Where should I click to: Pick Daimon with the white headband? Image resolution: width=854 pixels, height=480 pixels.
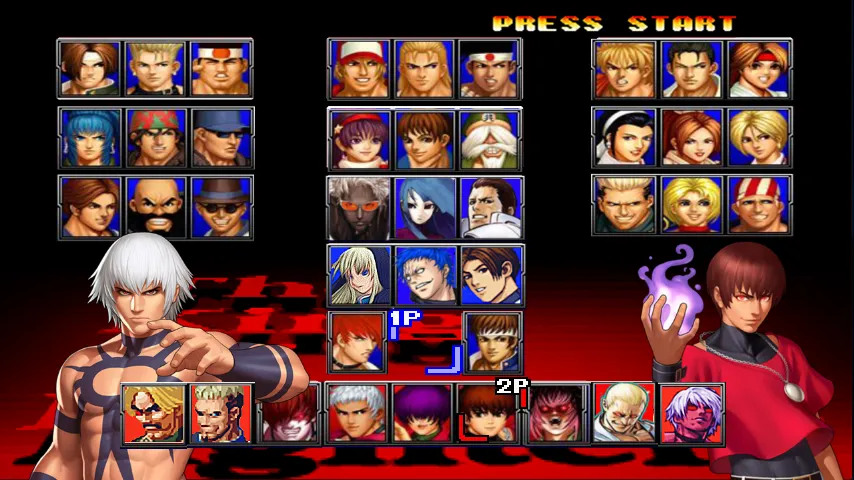pyautogui.click(x=221, y=69)
